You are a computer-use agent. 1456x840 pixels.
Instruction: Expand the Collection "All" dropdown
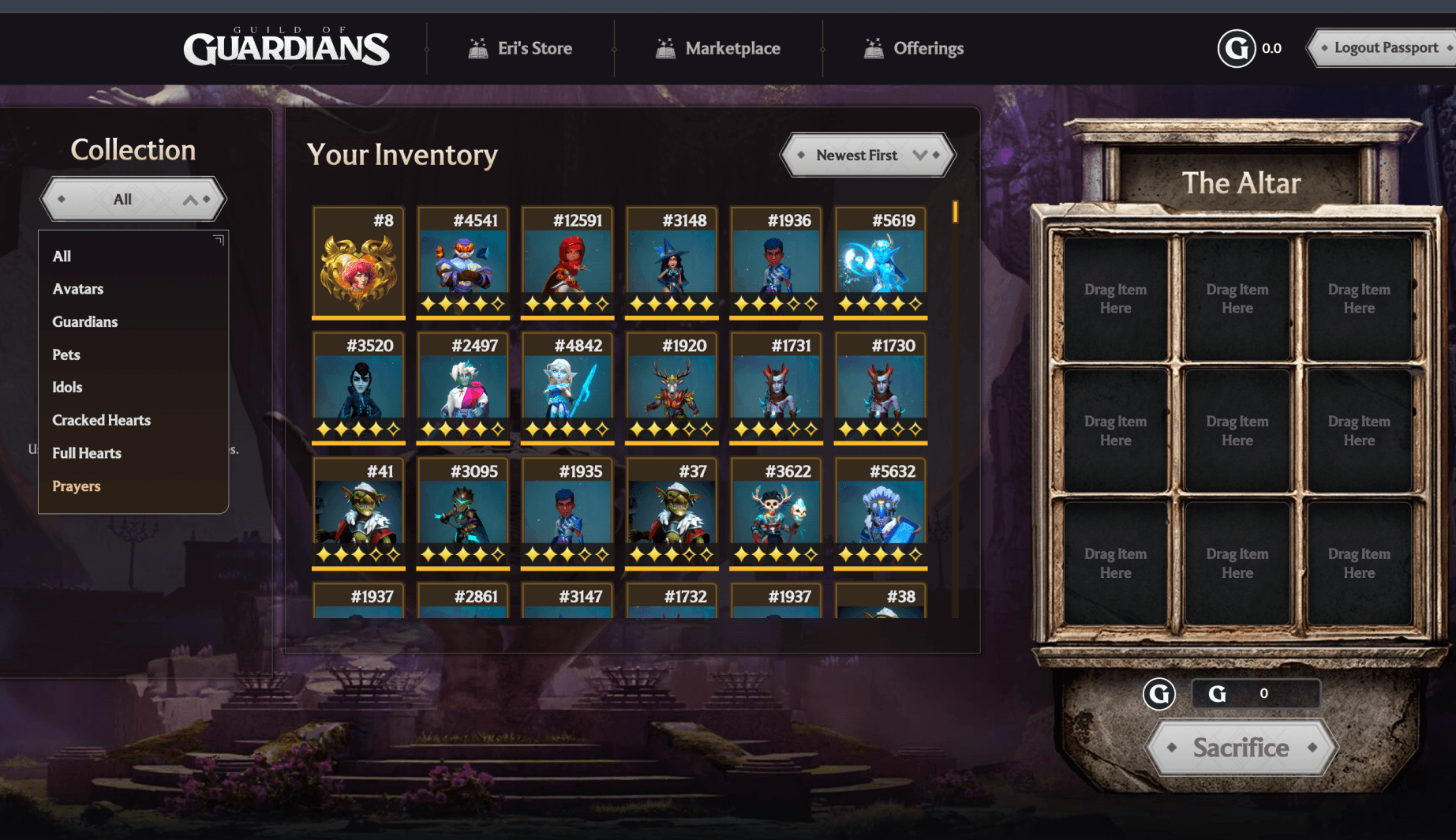(132, 198)
